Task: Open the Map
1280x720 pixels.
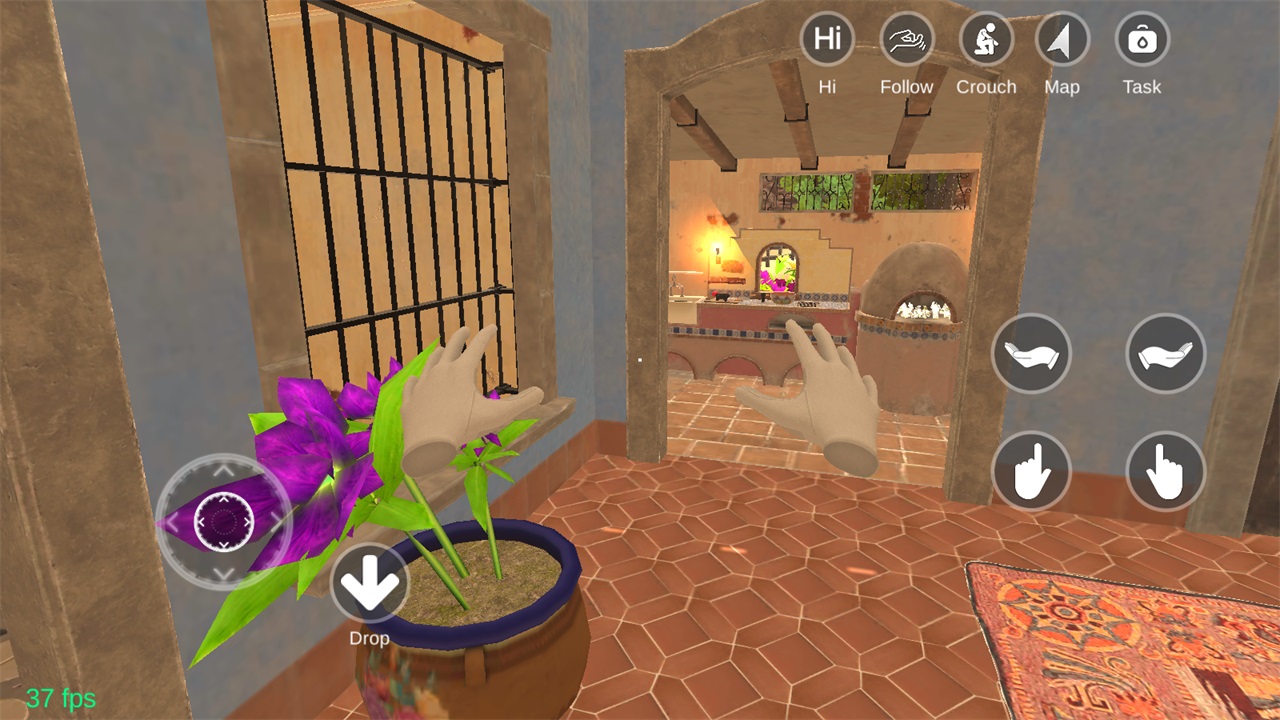Action: click(x=1061, y=40)
